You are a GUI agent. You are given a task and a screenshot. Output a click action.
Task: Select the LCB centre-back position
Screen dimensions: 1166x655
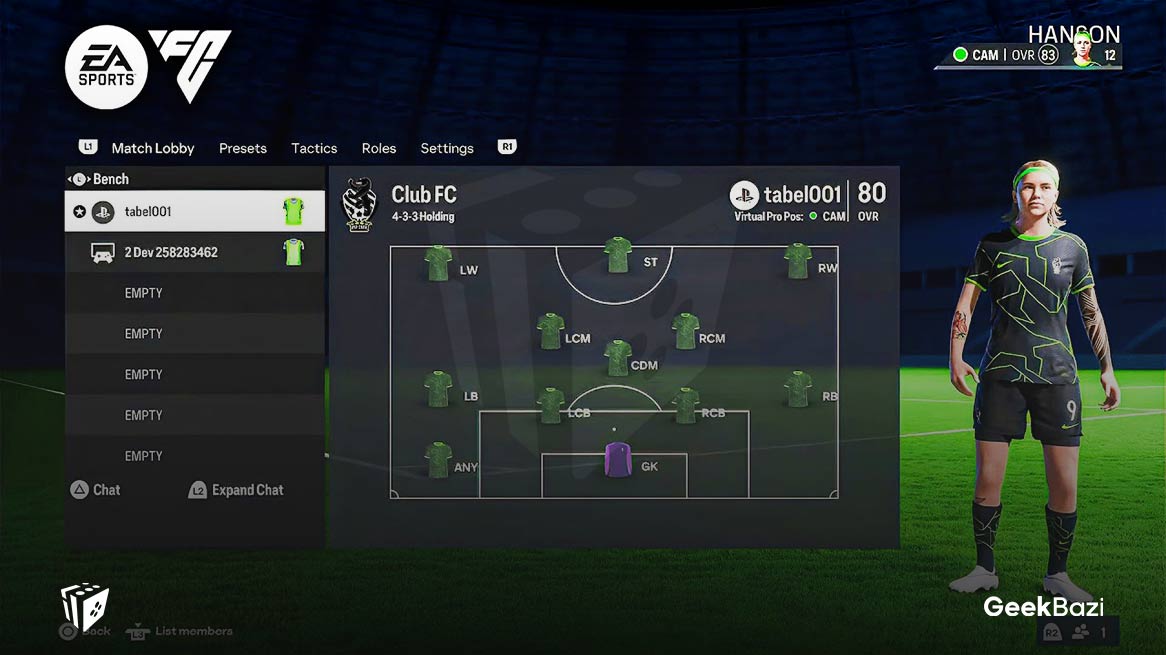click(x=551, y=405)
